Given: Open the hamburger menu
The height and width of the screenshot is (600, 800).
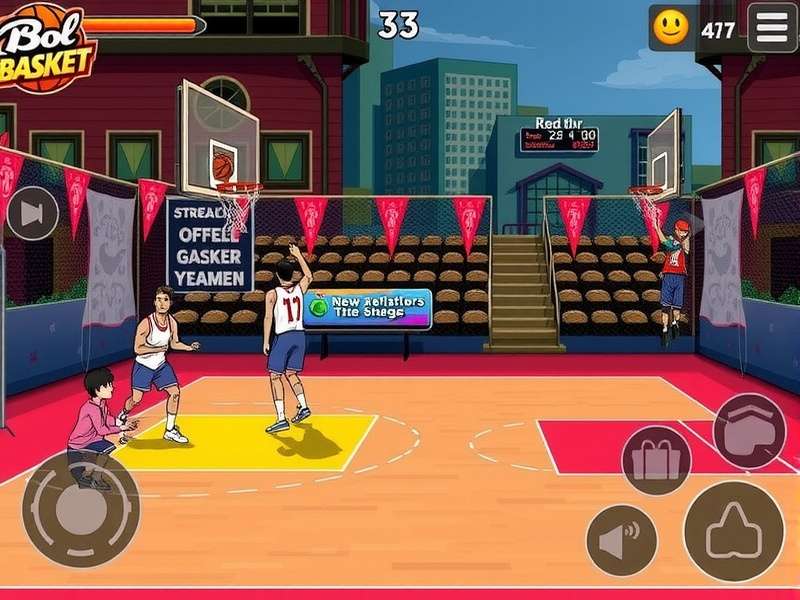Looking at the screenshot, I should click(x=772, y=27).
